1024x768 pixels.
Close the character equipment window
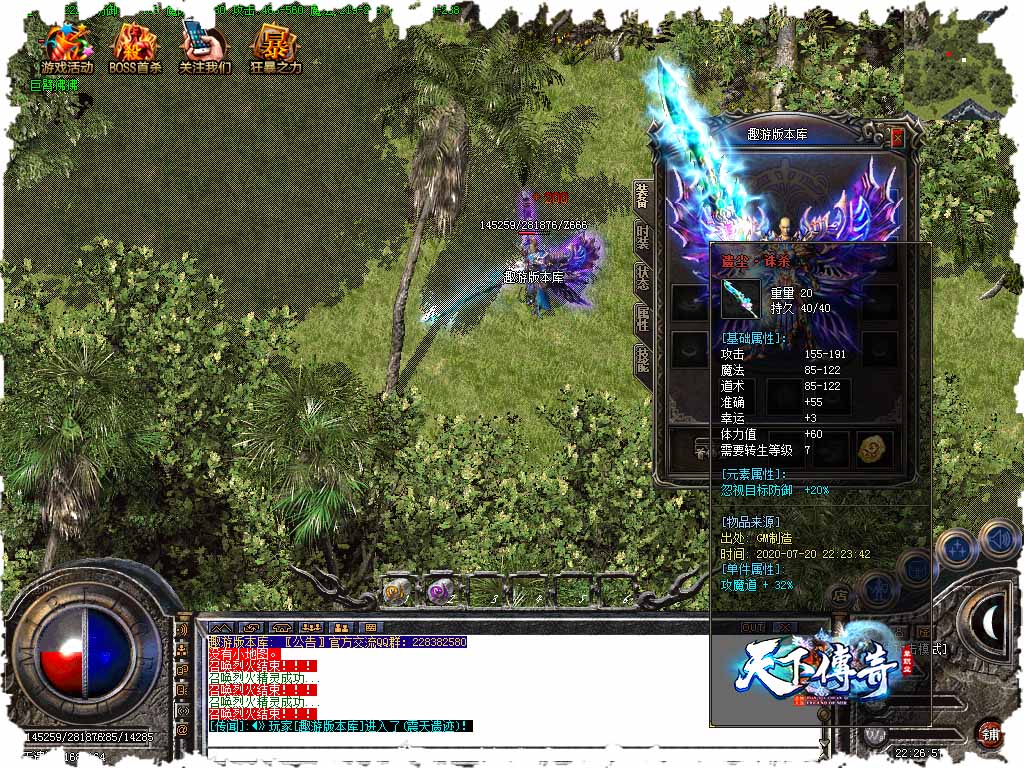897,135
